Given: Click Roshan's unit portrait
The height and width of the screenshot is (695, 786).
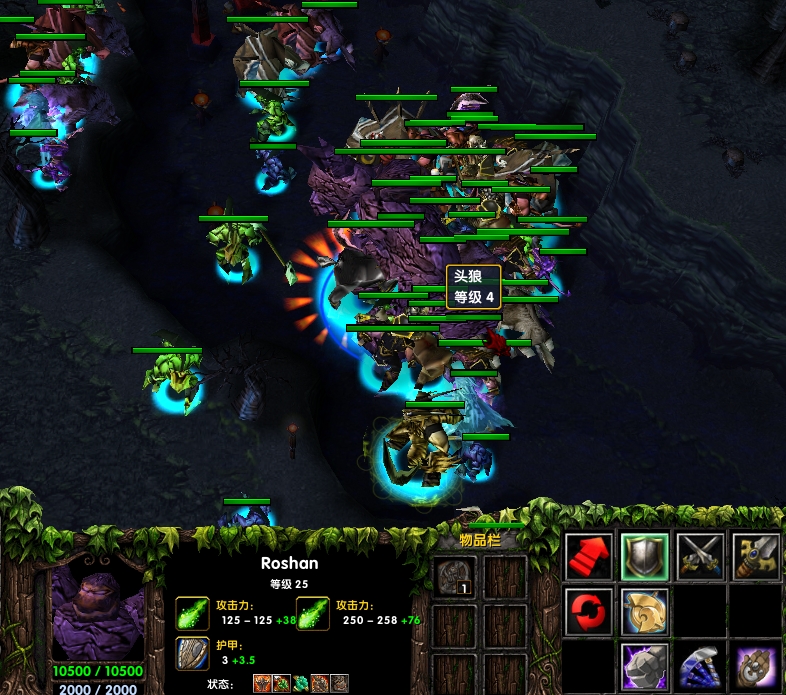Looking at the screenshot, I should 97,611.
